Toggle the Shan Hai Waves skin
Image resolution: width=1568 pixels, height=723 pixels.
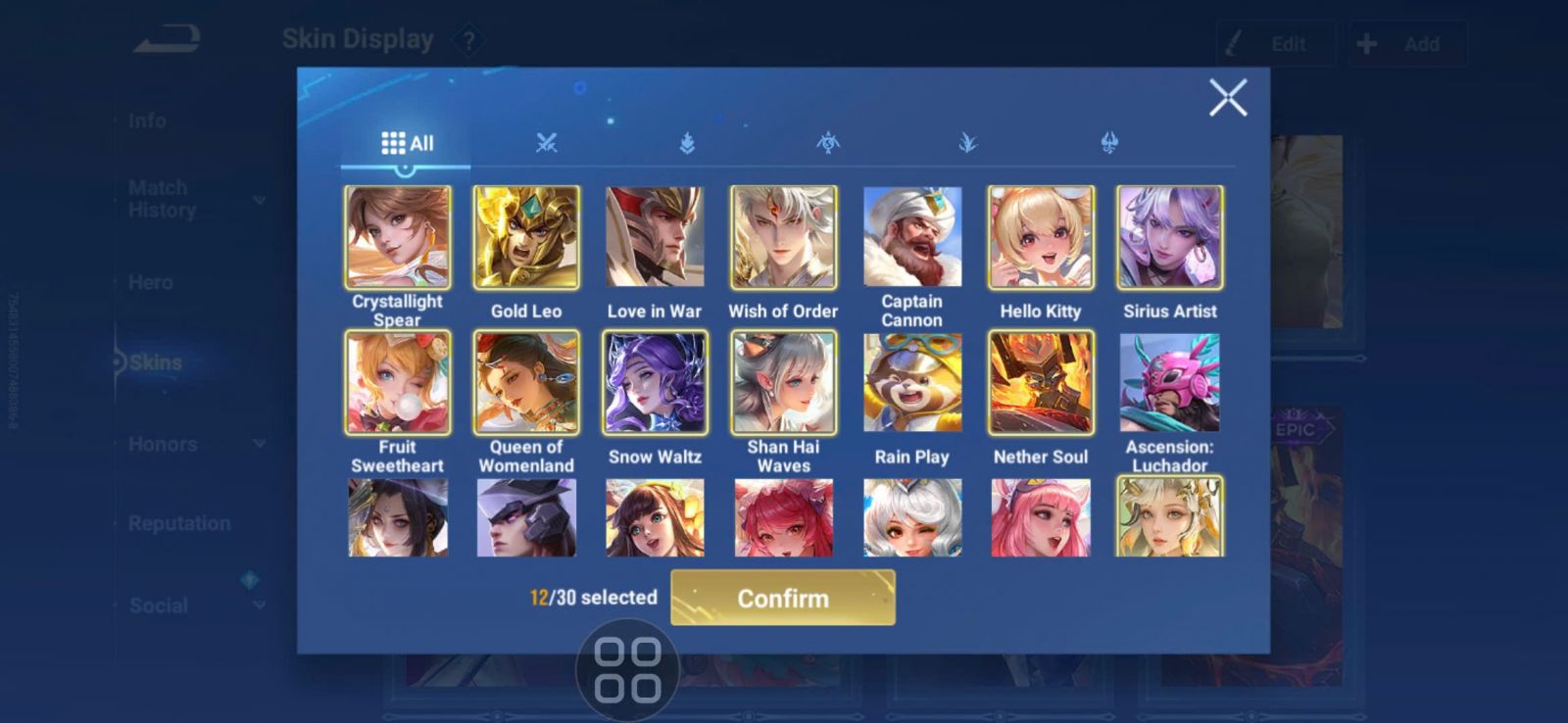coord(783,382)
